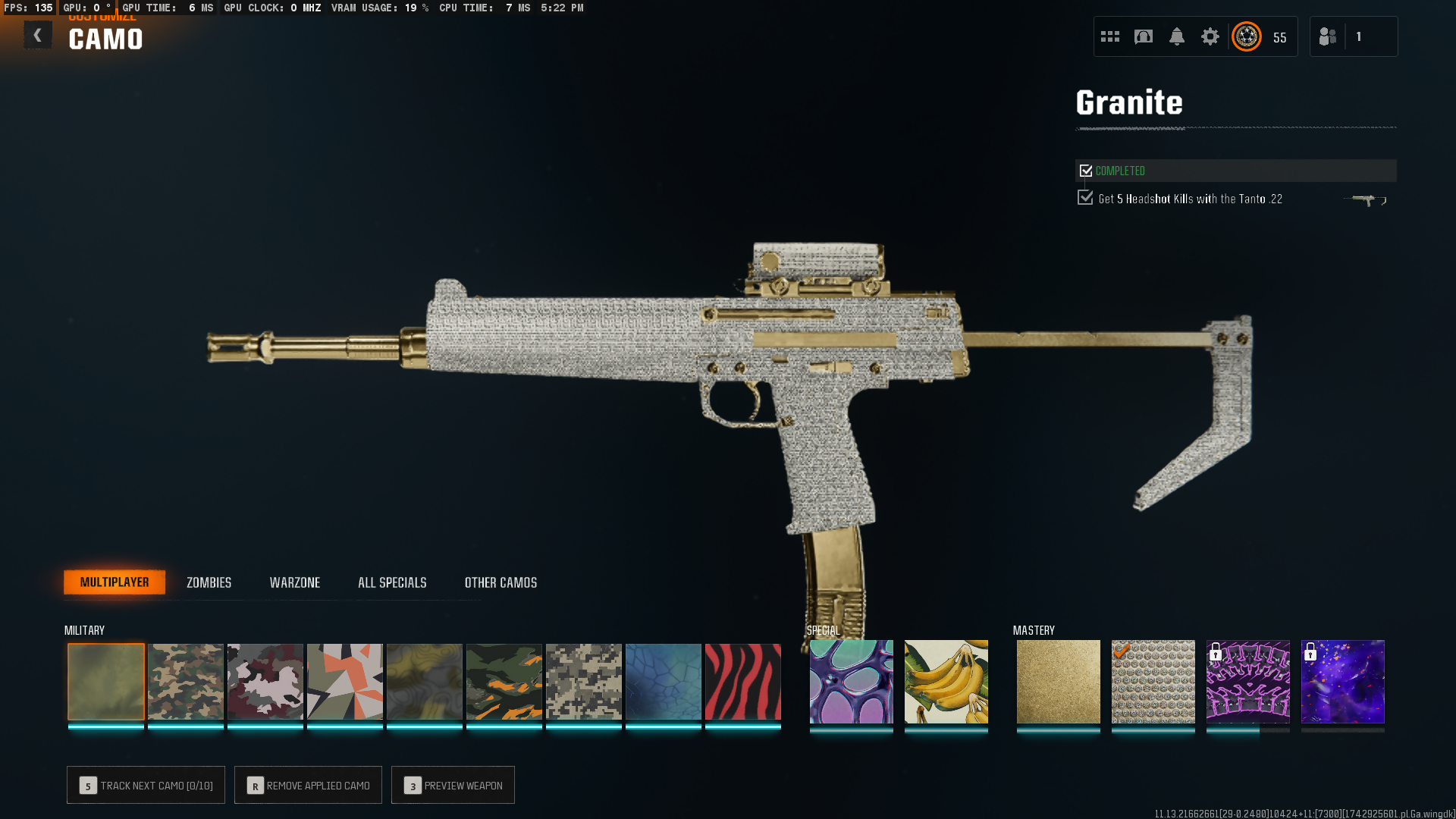
Task: Apply the gold mastery camo
Action: tap(1059, 682)
